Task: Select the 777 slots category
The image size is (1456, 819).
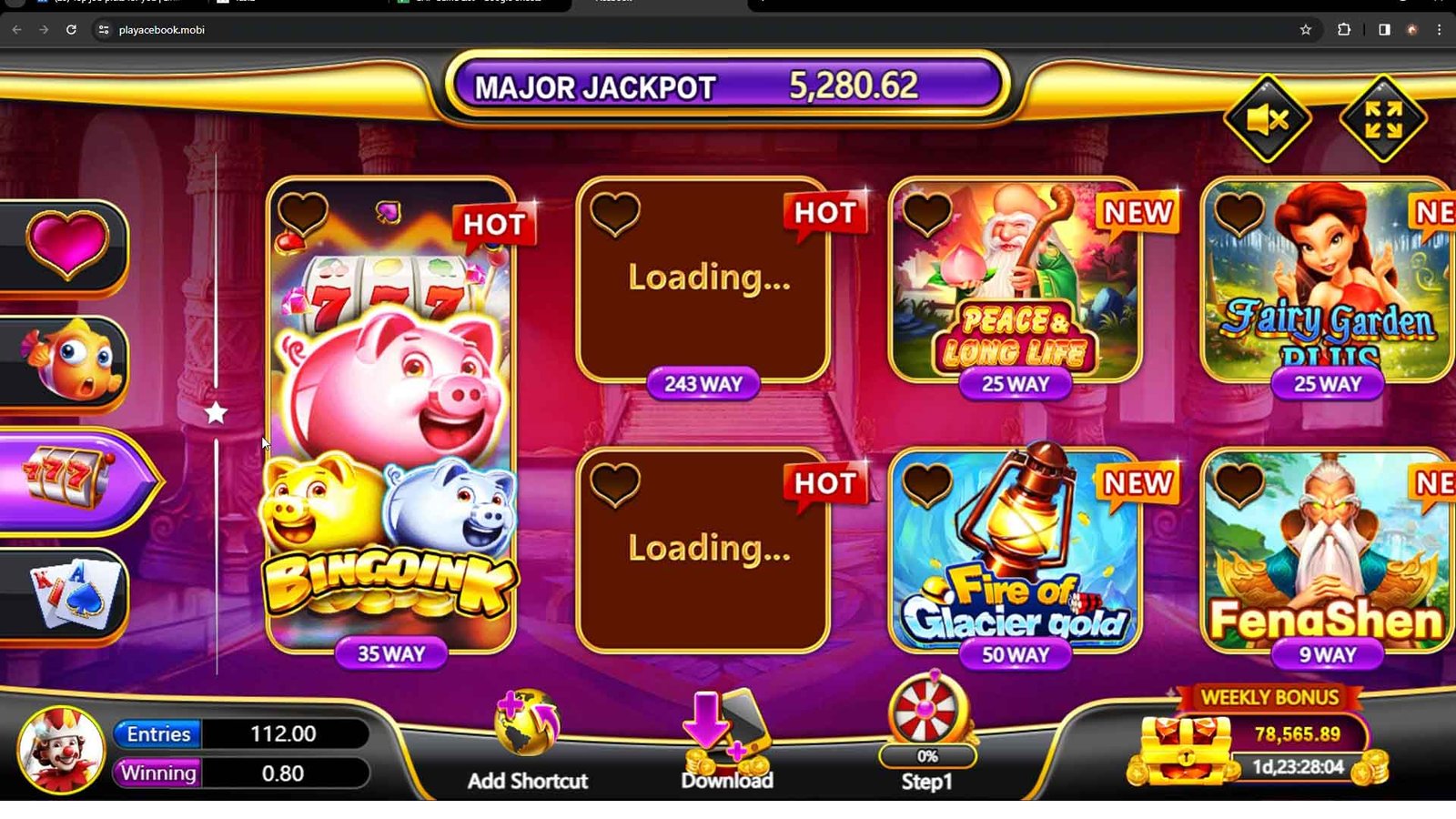Action: click(x=73, y=480)
